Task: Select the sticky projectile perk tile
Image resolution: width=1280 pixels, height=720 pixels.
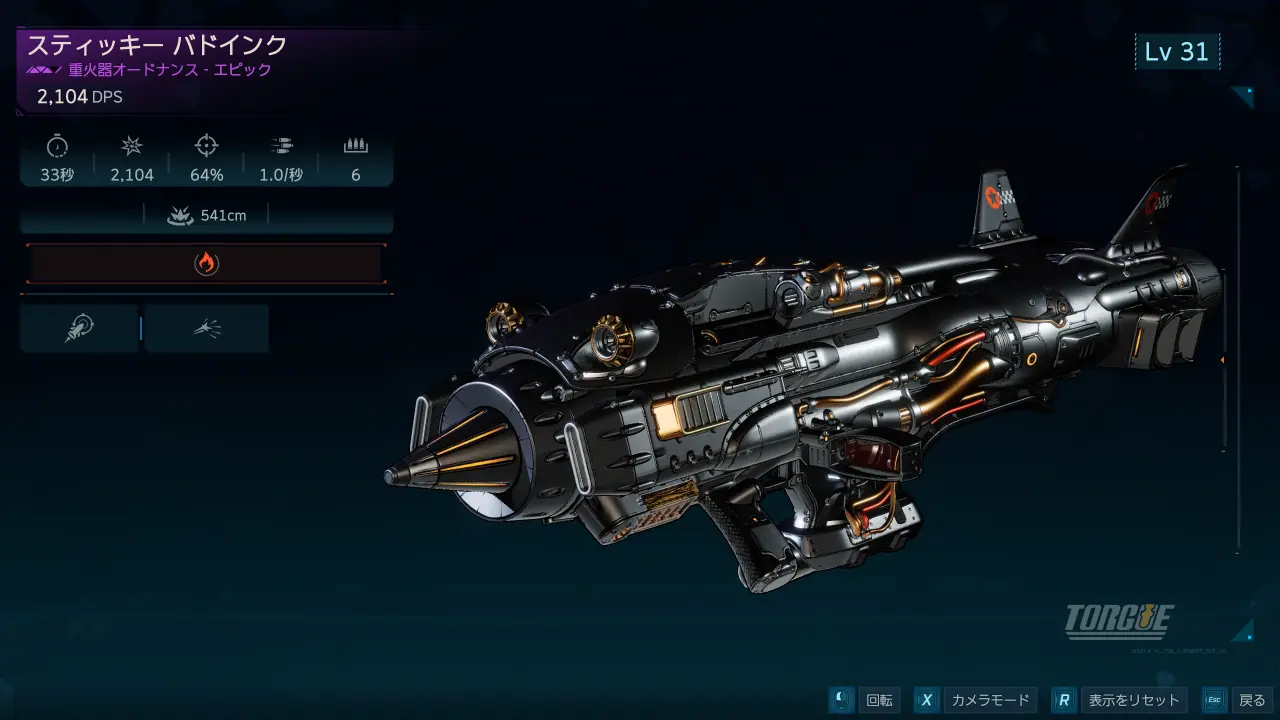Action: (79, 329)
